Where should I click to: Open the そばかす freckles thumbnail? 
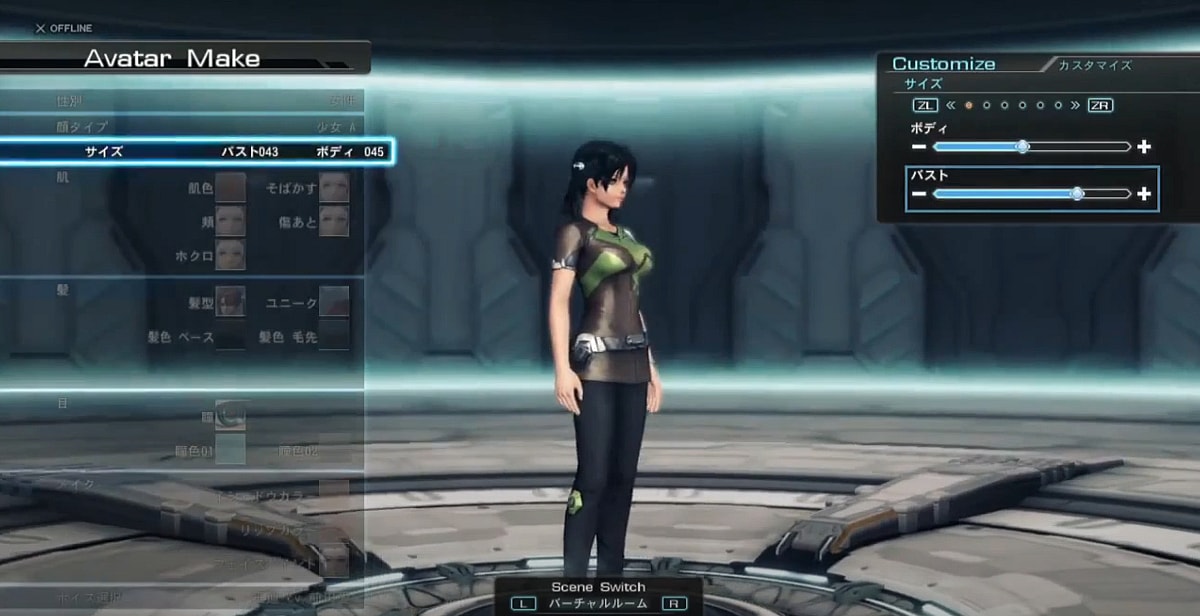pos(334,187)
